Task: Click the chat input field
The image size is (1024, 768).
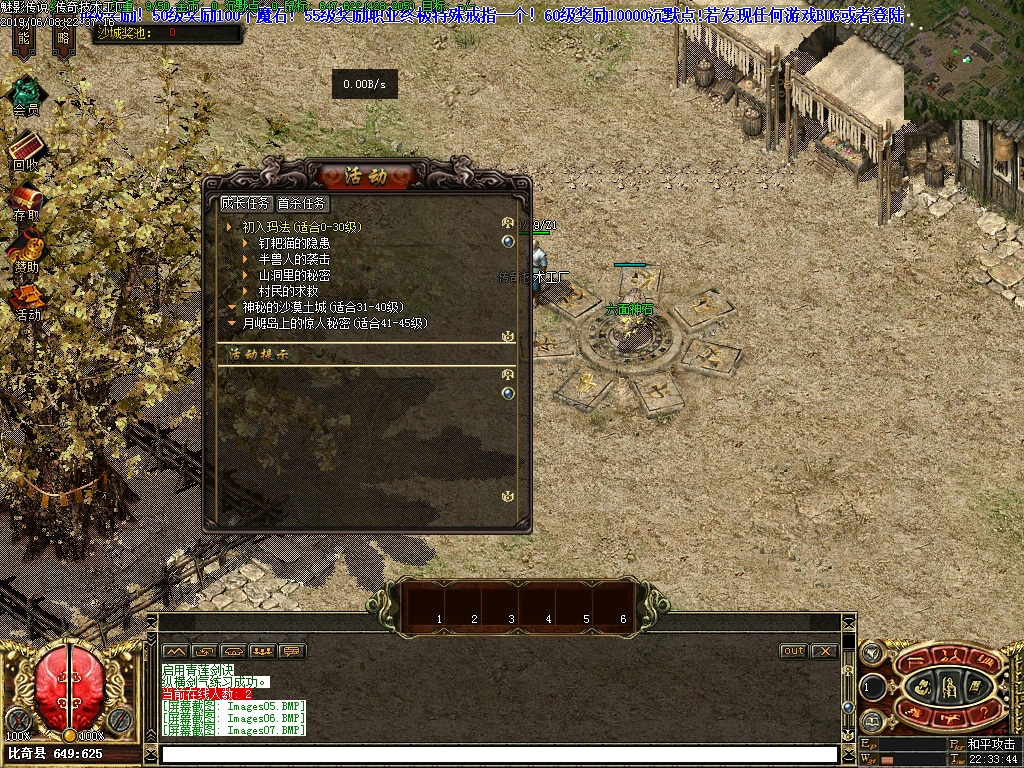Action: 498,754
